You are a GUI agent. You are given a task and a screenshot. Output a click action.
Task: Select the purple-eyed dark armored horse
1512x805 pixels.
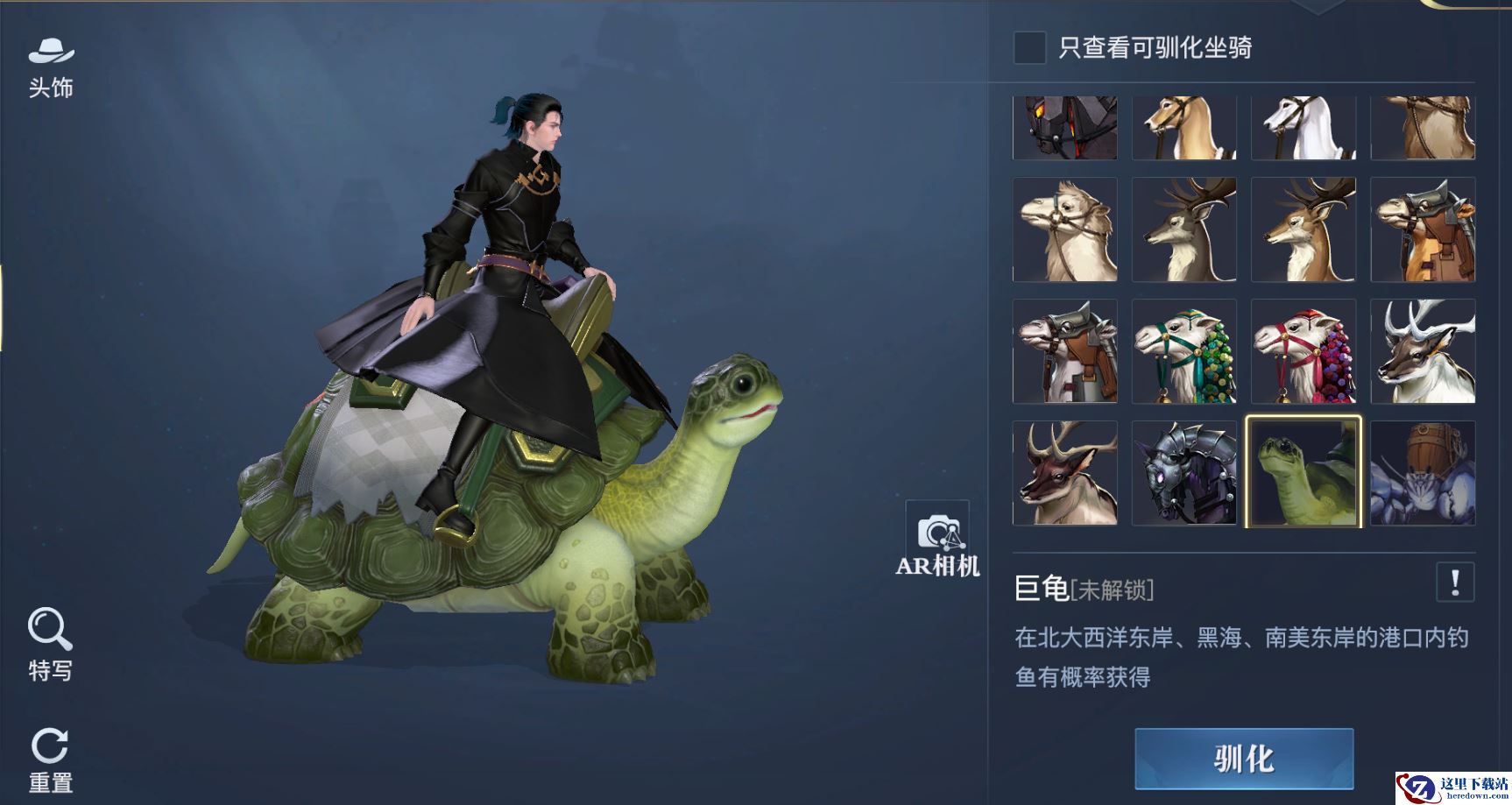tap(1184, 473)
